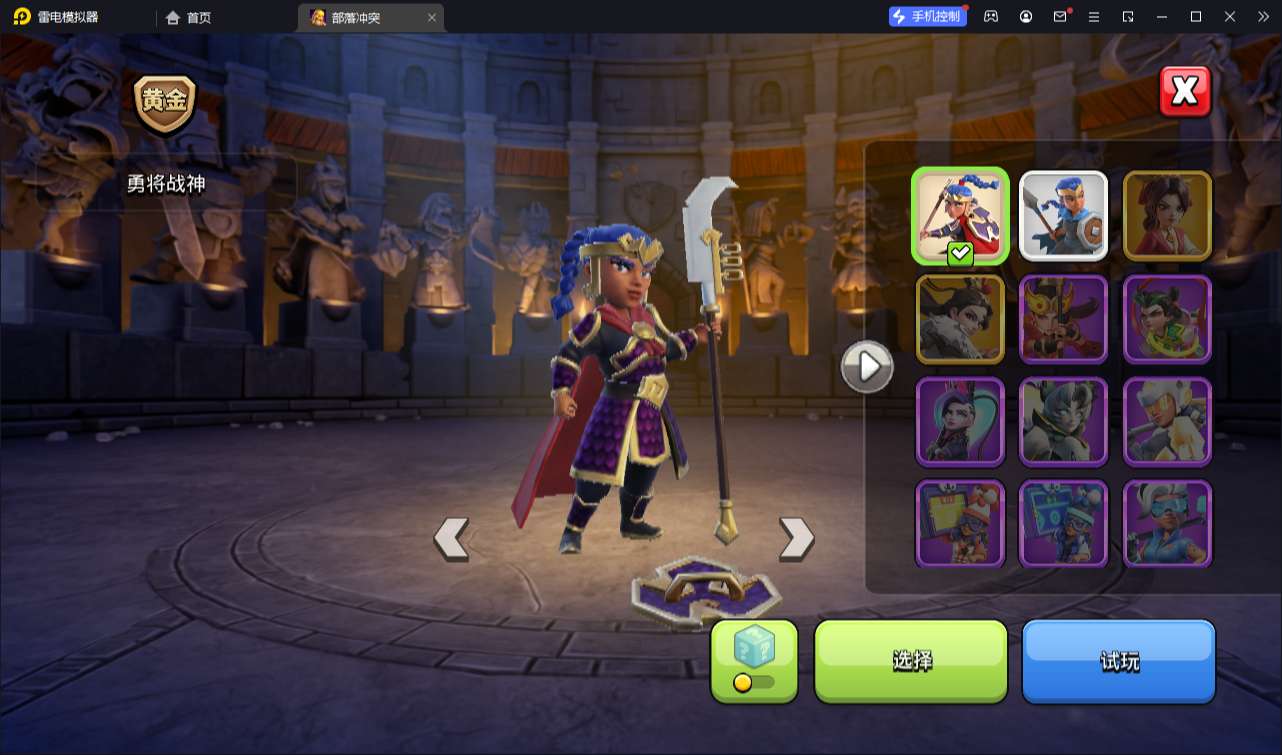Pick the teal ponytail dark outfit skin
This screenshot has height=755, width=1282.
click(960, 422)
